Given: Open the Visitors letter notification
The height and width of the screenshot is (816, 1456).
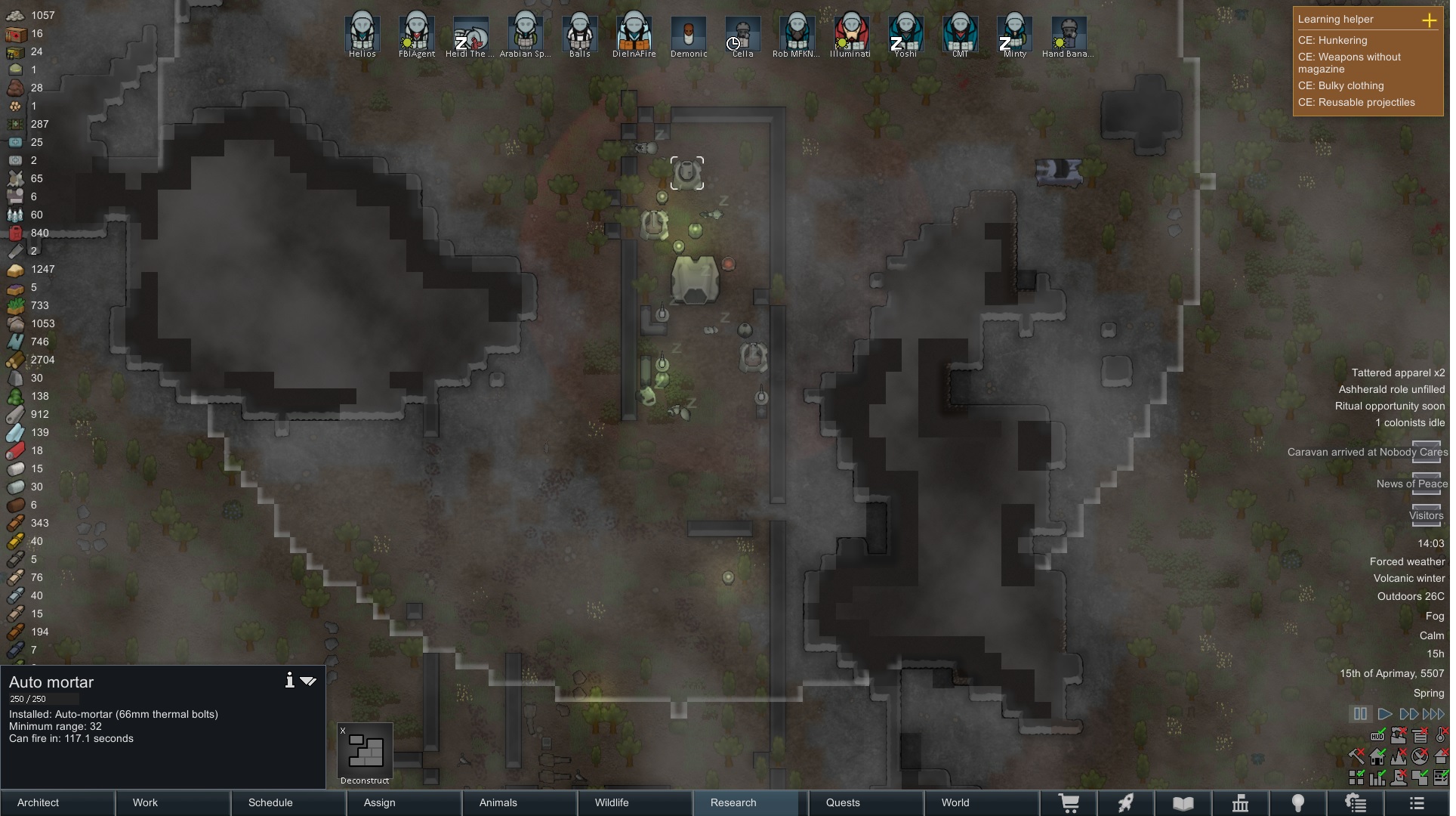Looking at the screenshot, I should coord(1426,516).
